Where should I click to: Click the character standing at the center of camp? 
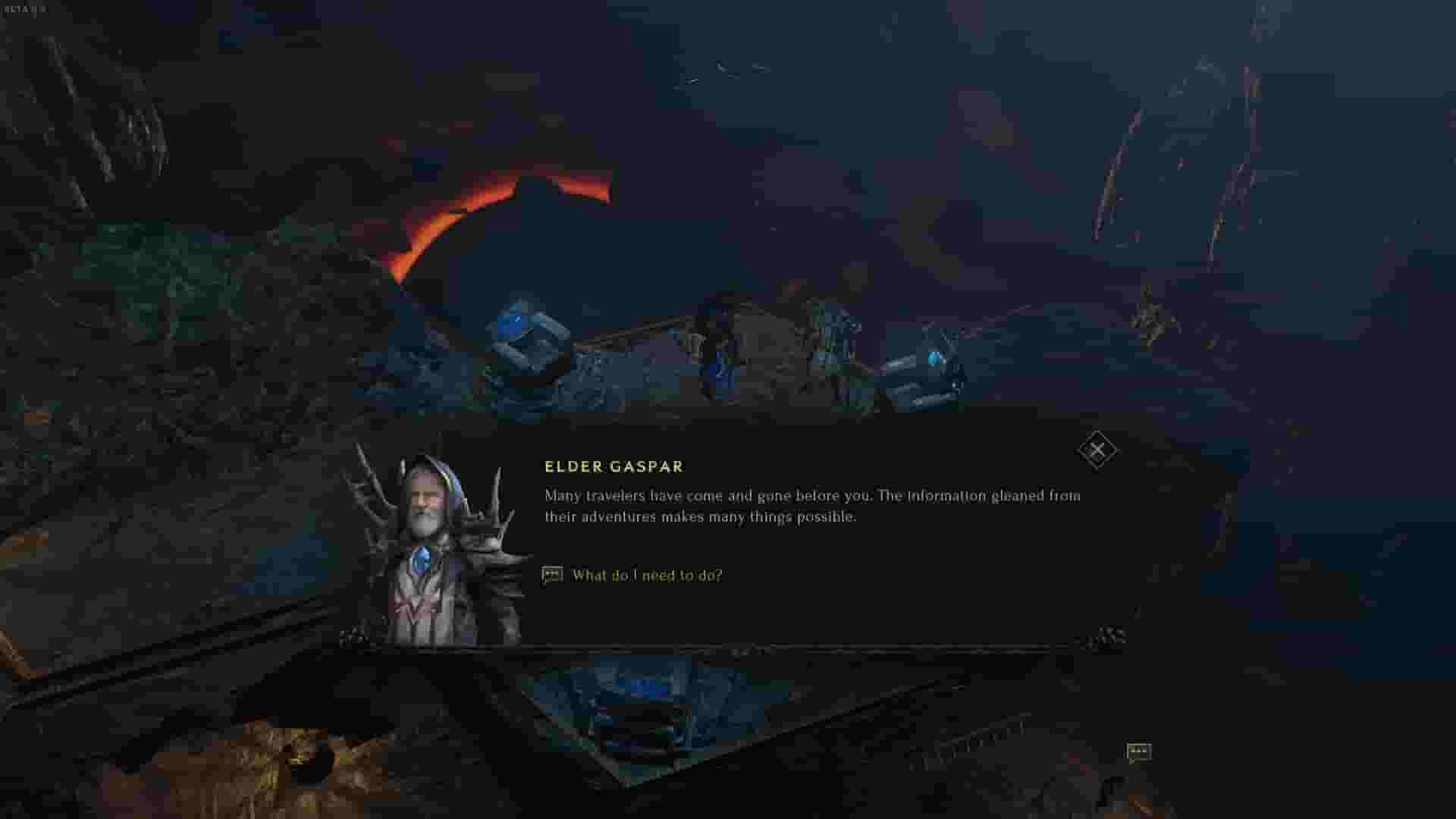(717, 341)
